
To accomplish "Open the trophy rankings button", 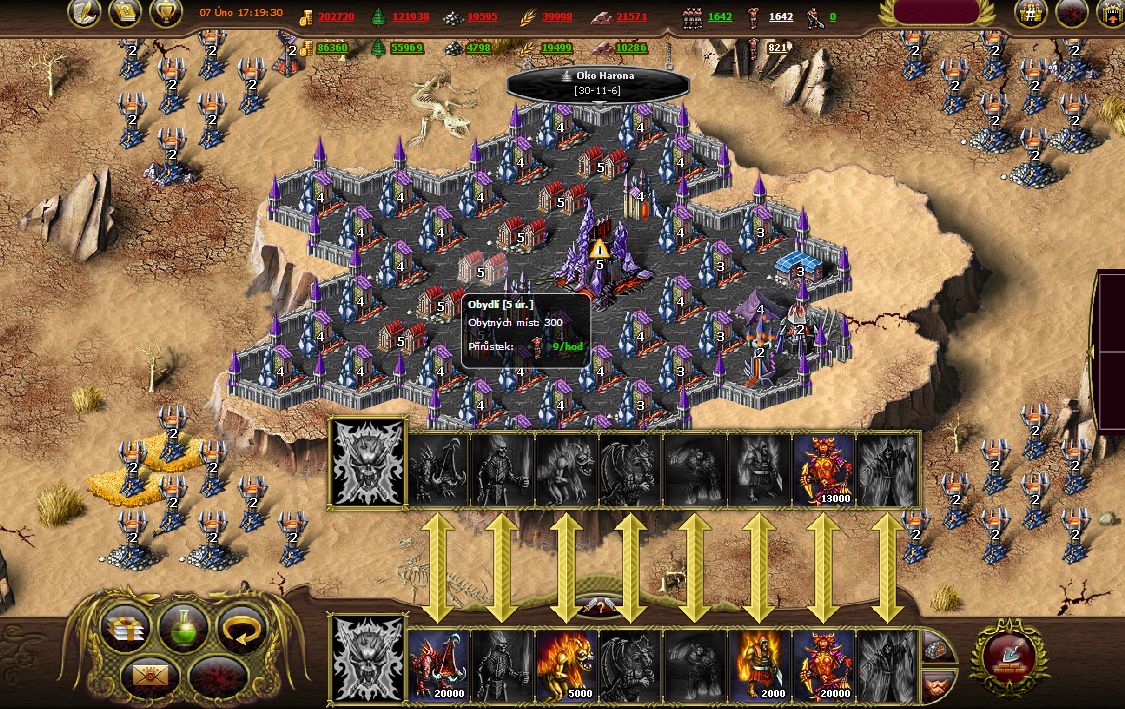I will click(x=166, y=12).
